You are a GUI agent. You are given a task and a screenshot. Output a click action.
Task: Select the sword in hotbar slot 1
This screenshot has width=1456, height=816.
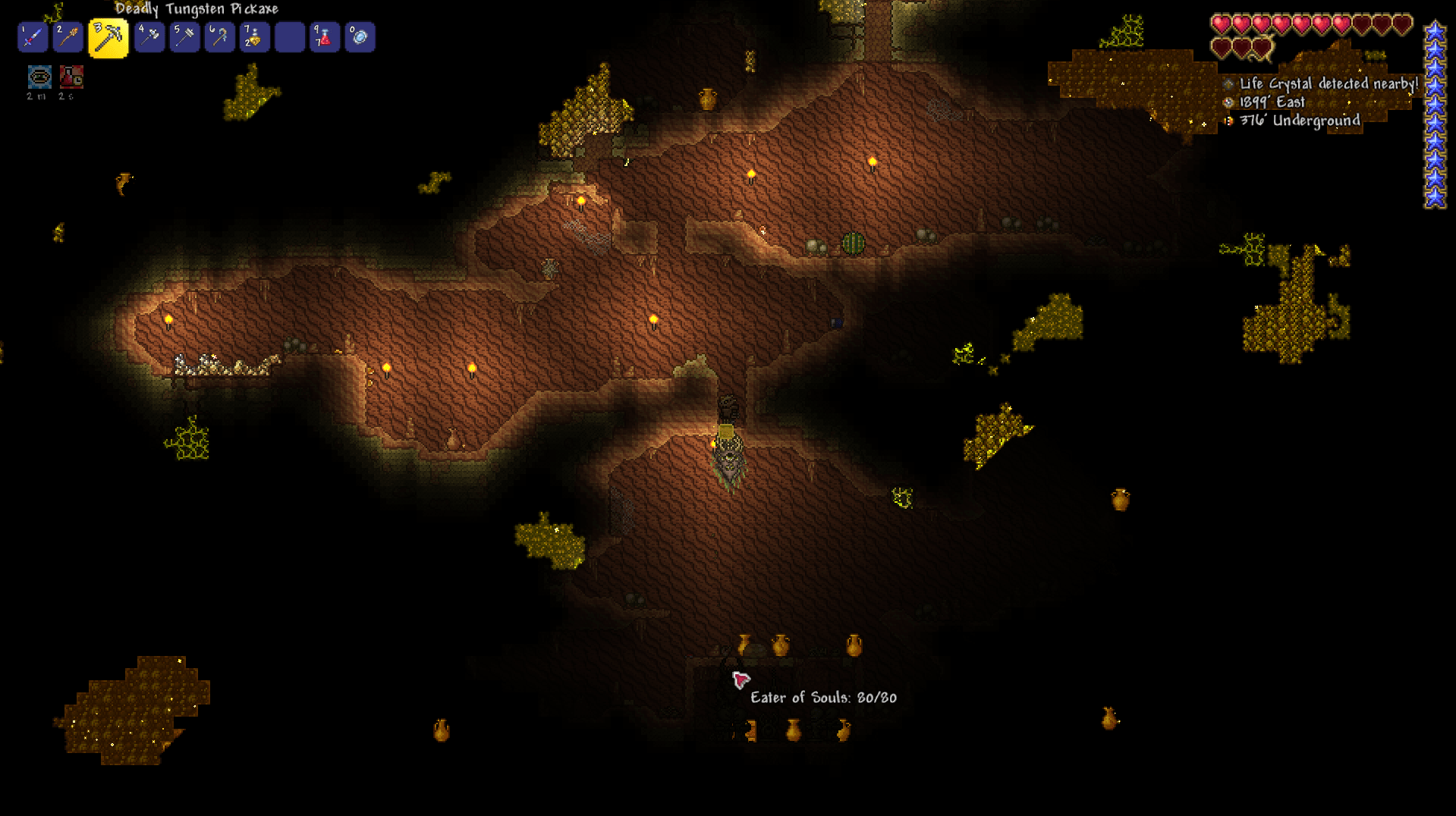(32, 36)
